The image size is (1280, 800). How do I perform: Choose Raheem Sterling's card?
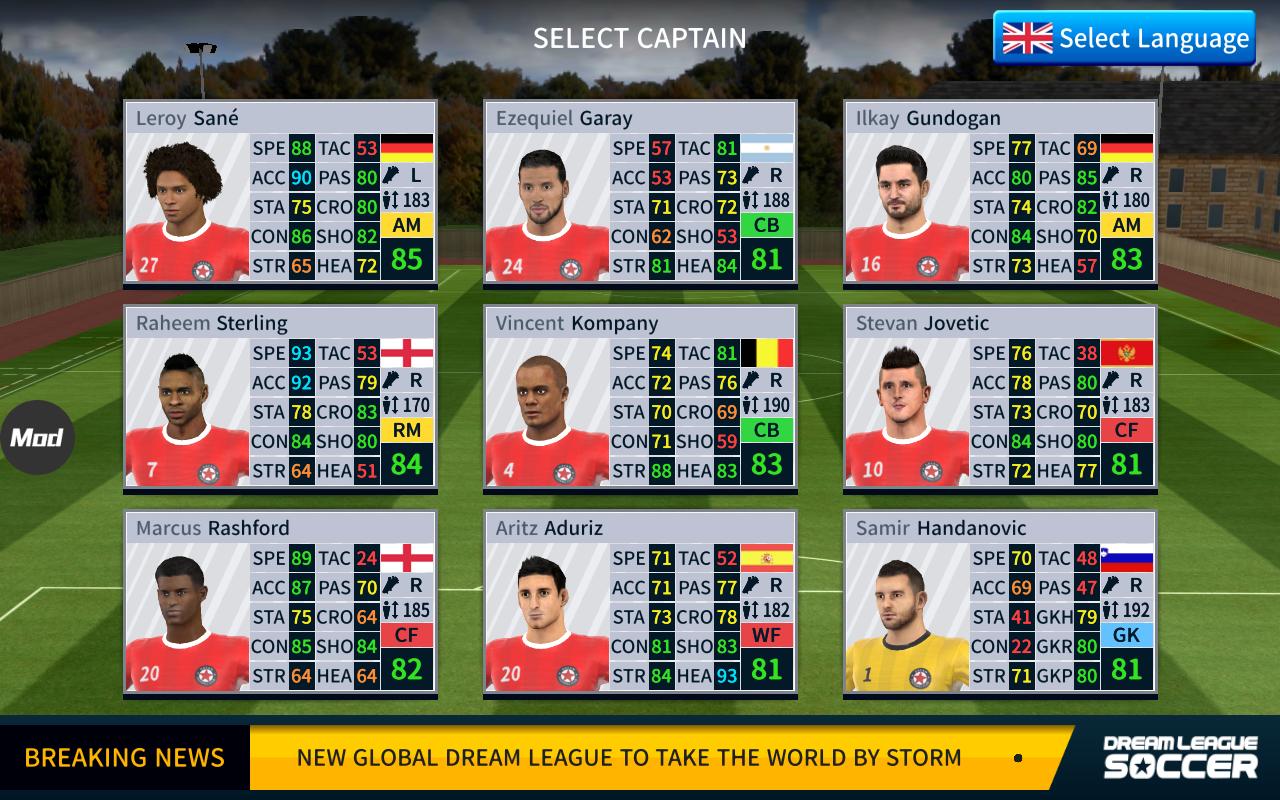coord(280,398)
